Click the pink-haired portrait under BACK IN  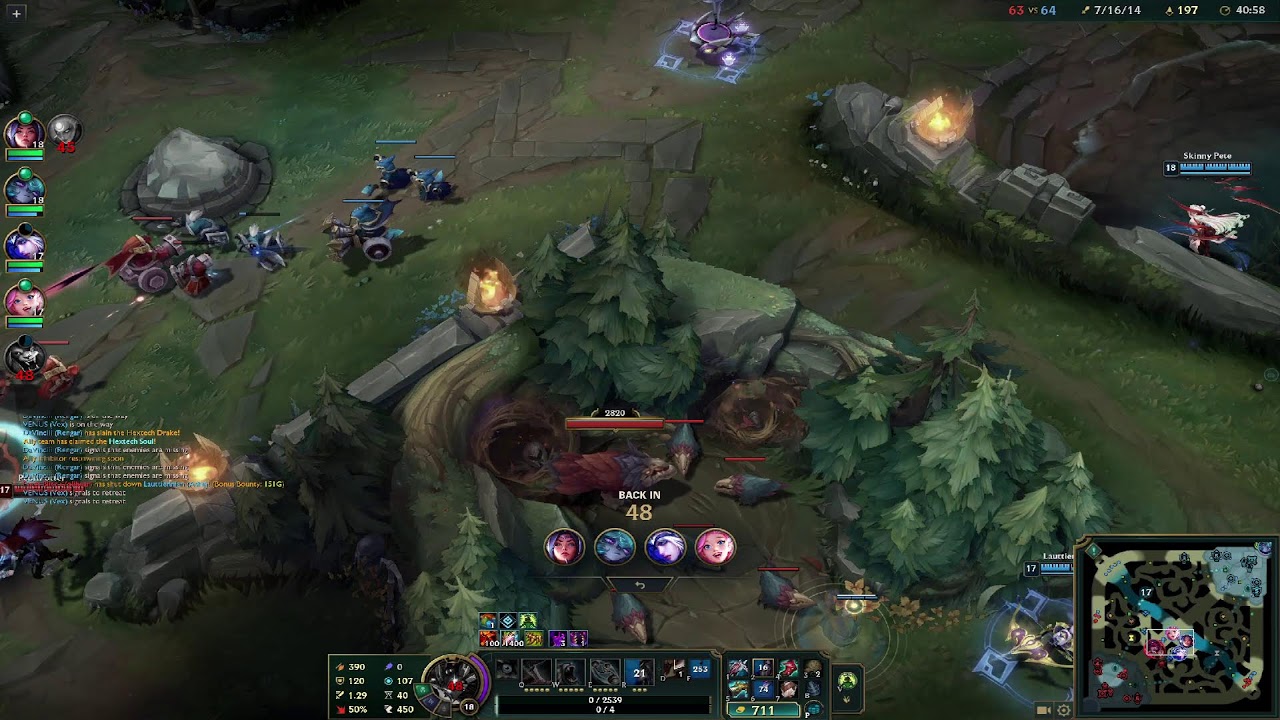tap(715, 547)
